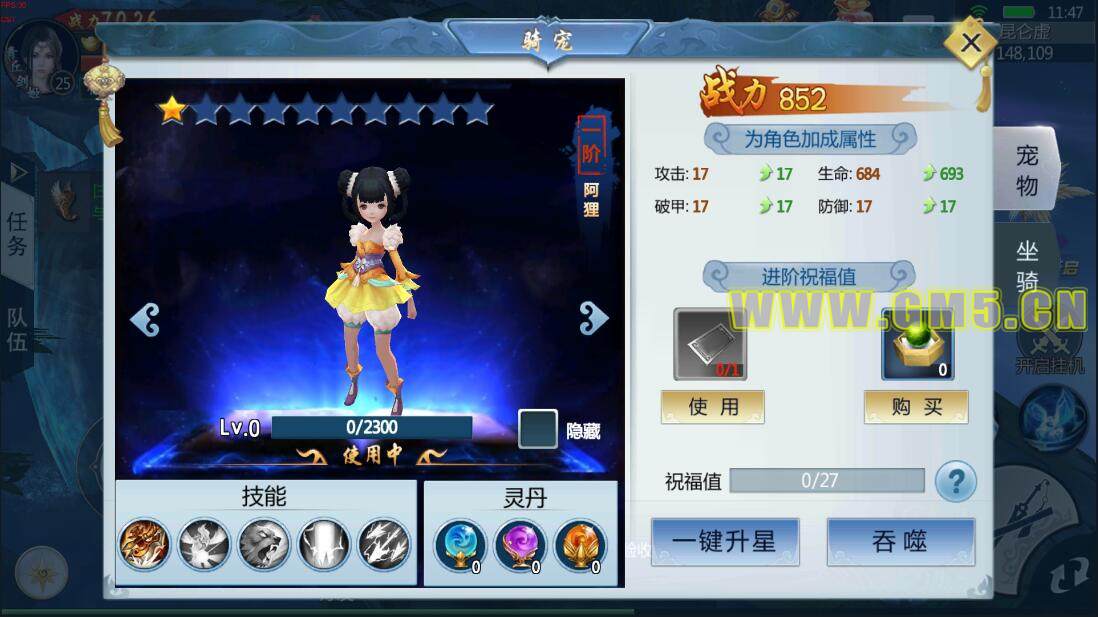Screen dimensions: 1098x617
Task: Select the orange spirit pill orb
Action: (580, 545)
